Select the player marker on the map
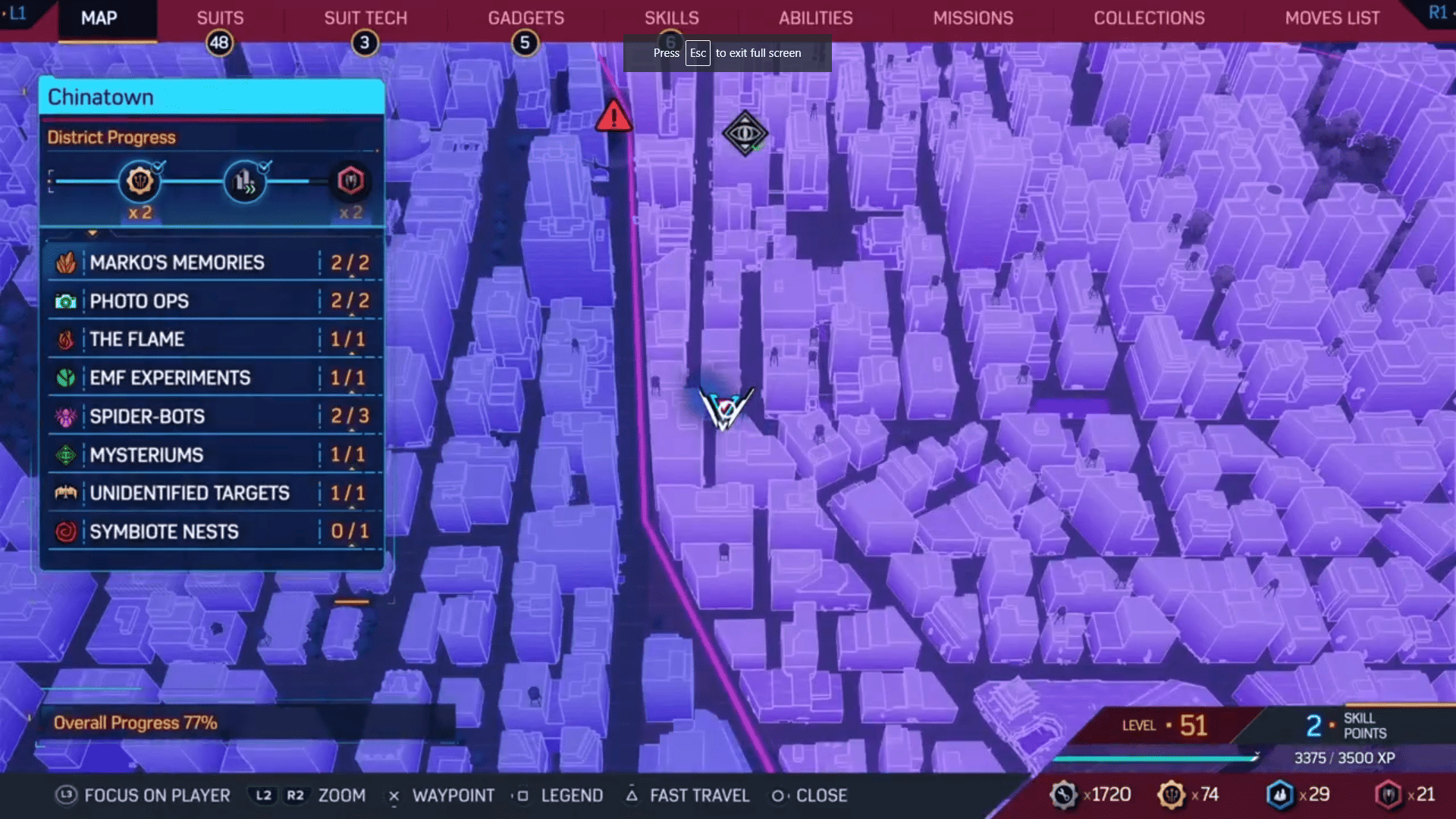This screenshot has height=819, width=1456. 726,408
